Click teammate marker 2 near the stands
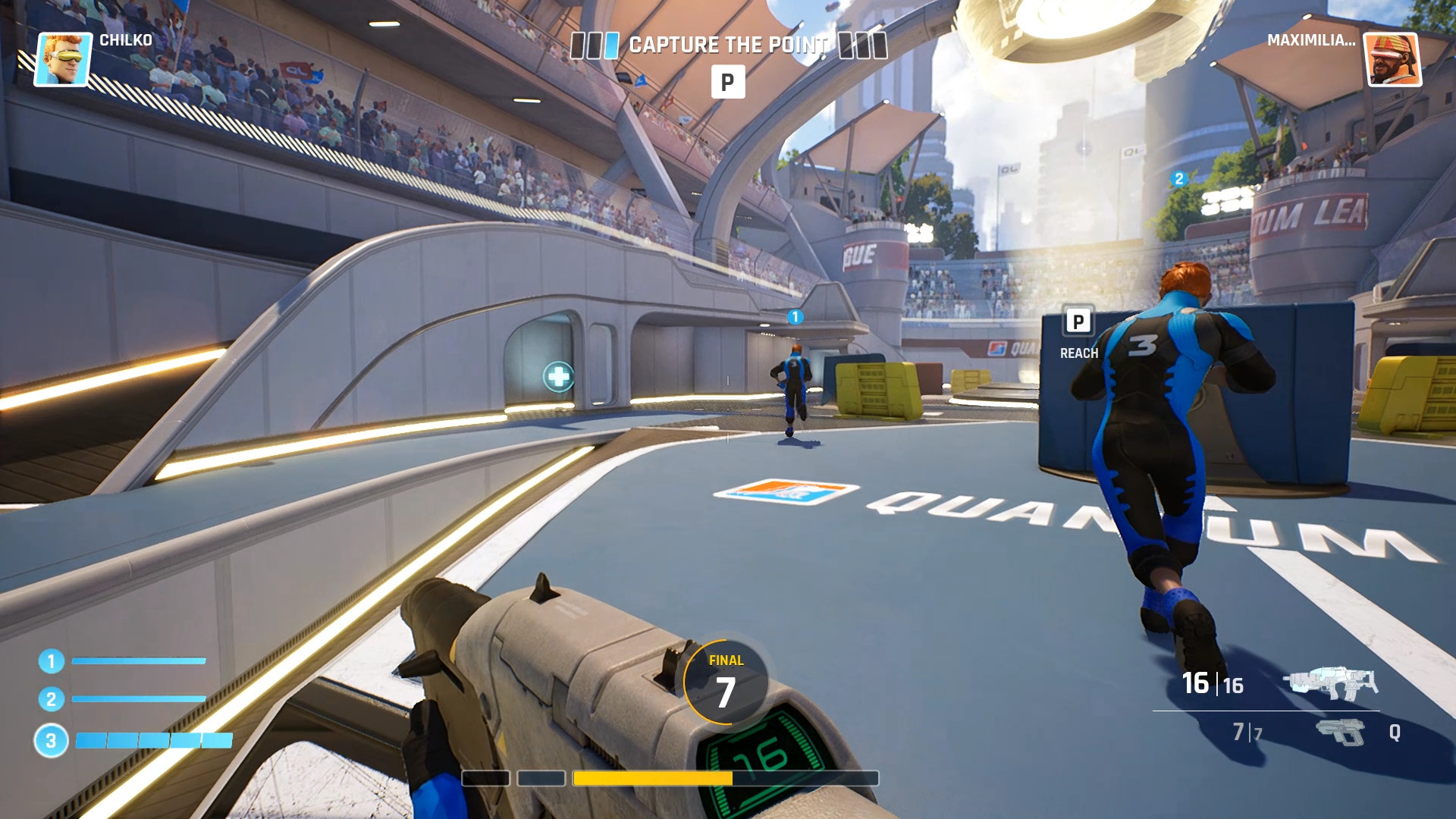This screenshot has height=819, width=1456. pos(1179,179)
